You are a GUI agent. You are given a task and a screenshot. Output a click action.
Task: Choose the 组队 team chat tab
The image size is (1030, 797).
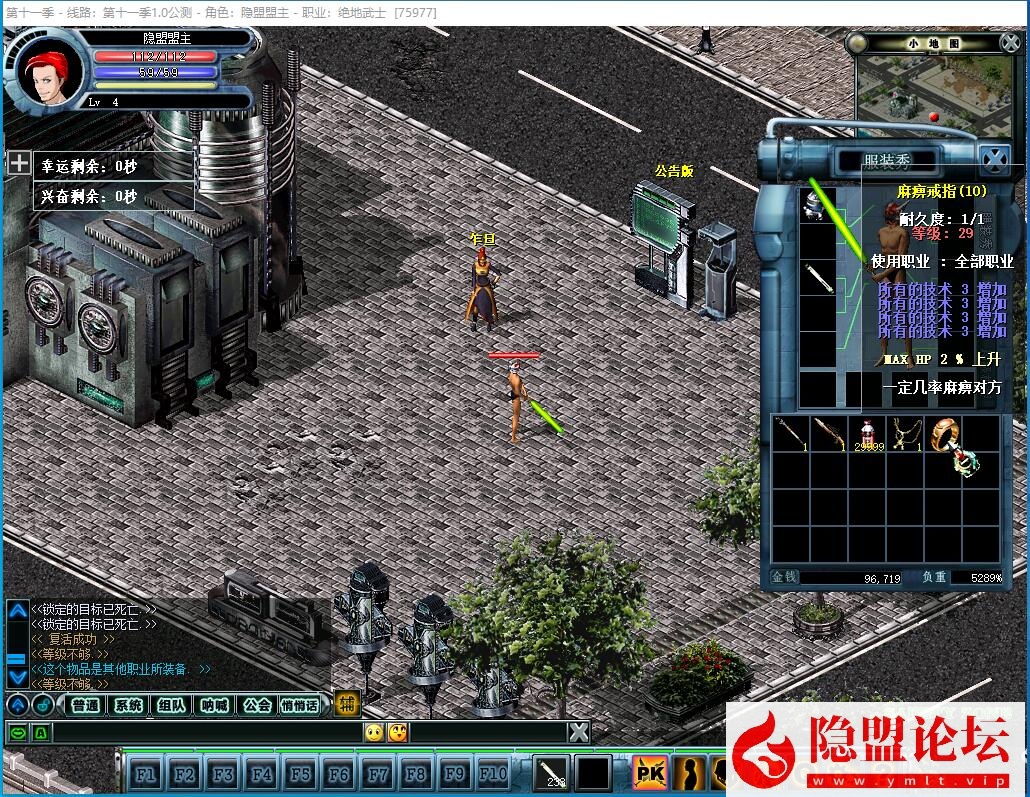point(171,705)
